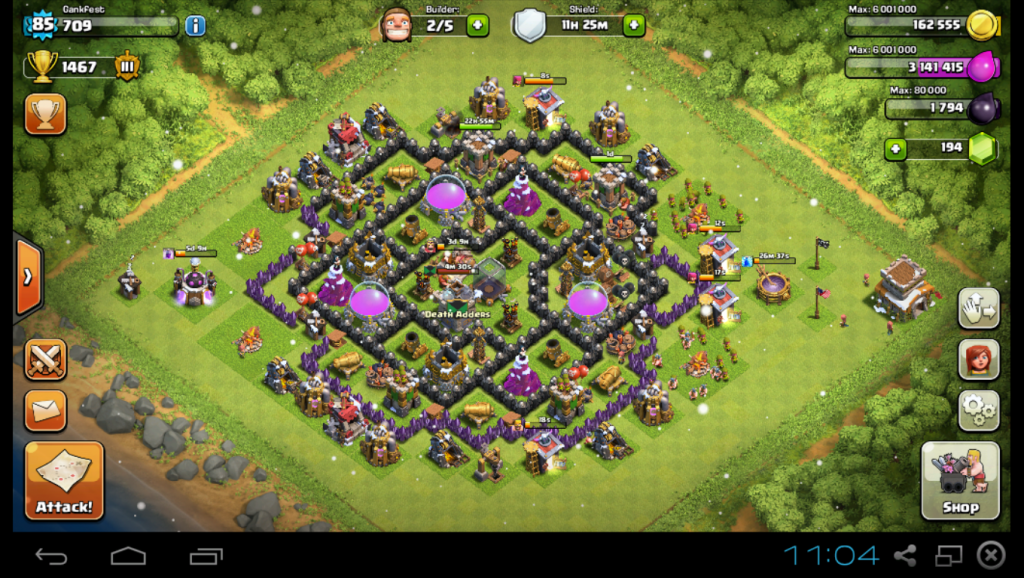Open the crossed swords battle log
Image resolution: width=1024 pixels, height=578 pixels.
[45, 359]
